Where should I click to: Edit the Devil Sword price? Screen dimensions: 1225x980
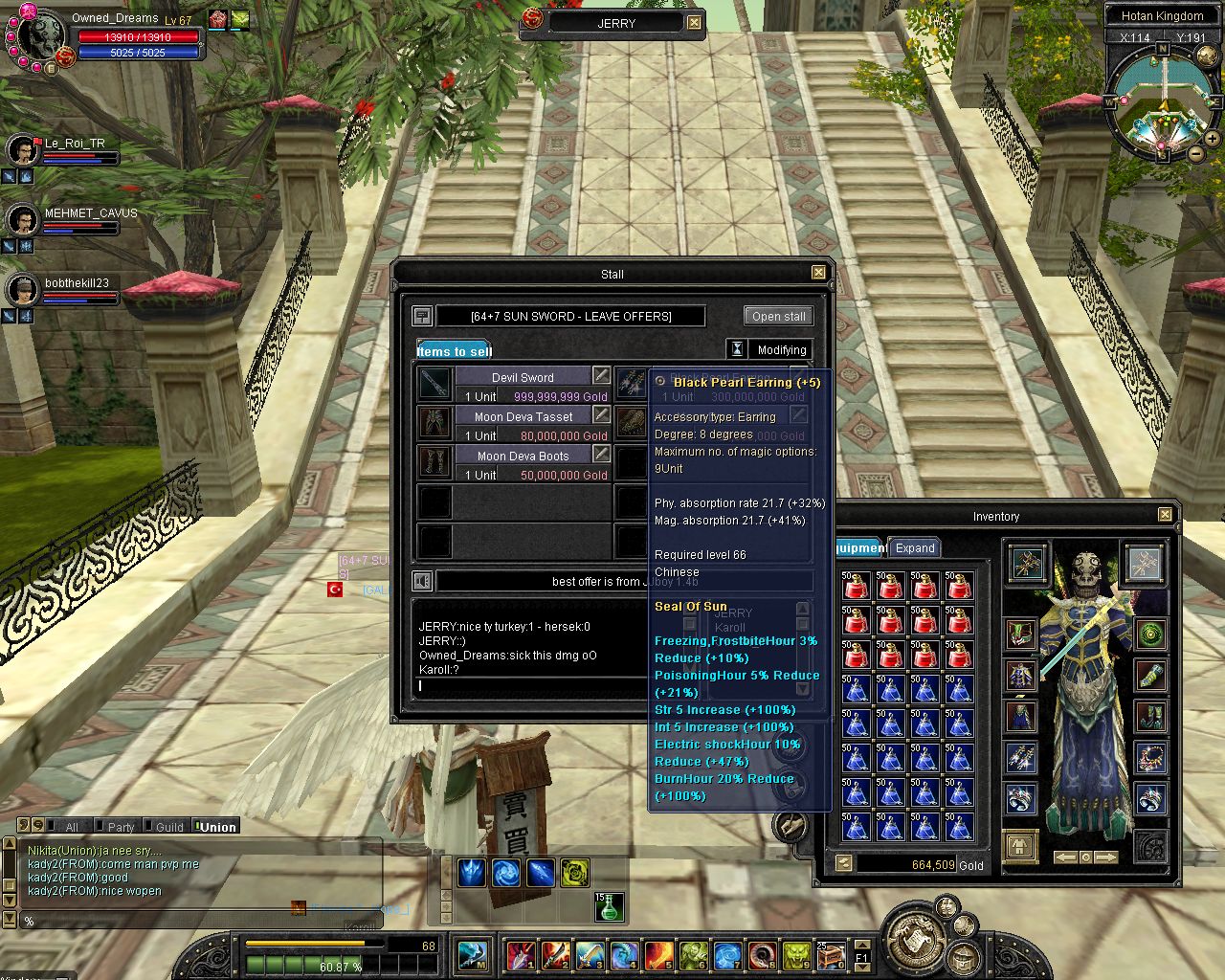click(601, 374)
